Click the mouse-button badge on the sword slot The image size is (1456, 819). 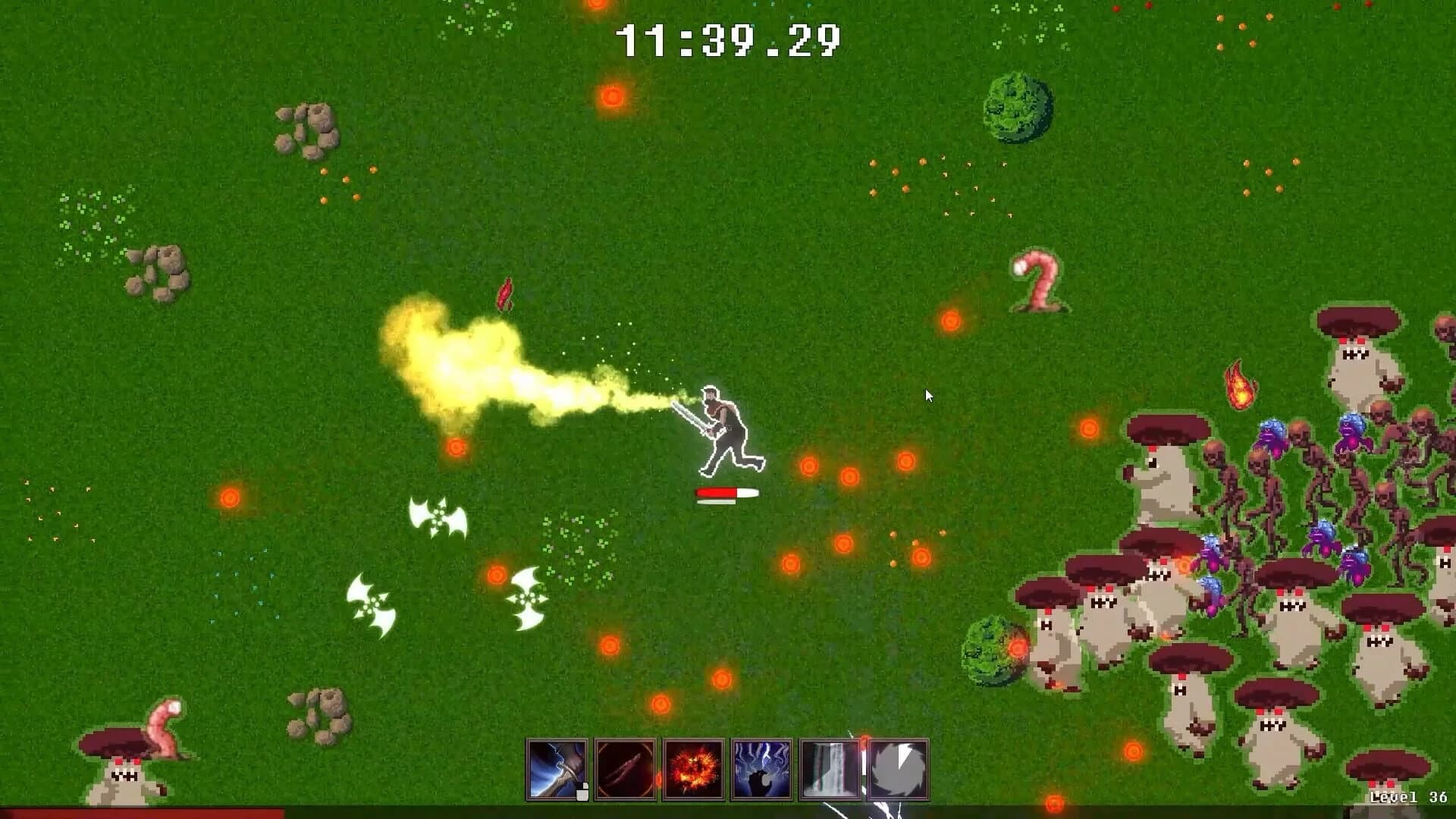click(x=581, y=793)
